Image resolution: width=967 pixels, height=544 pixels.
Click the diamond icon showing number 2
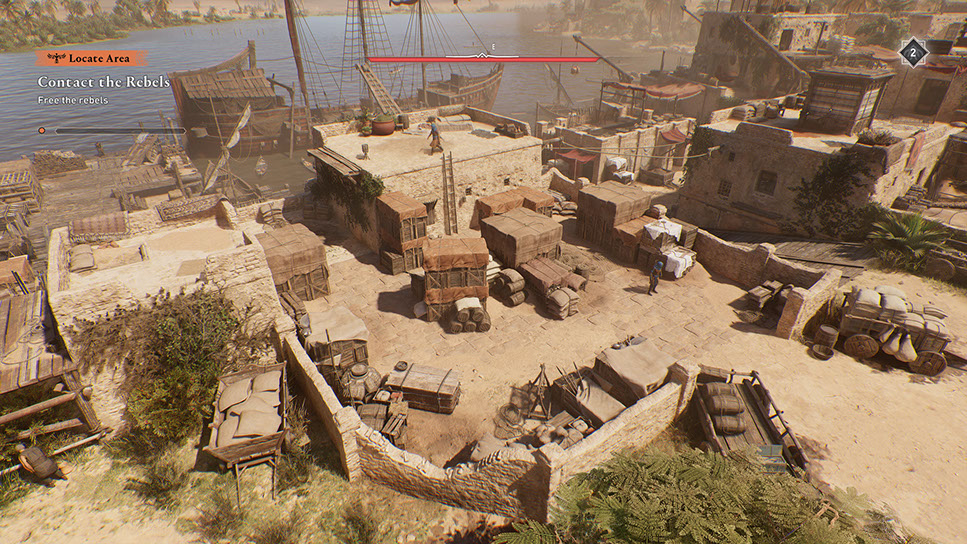(x=912, y=52)
